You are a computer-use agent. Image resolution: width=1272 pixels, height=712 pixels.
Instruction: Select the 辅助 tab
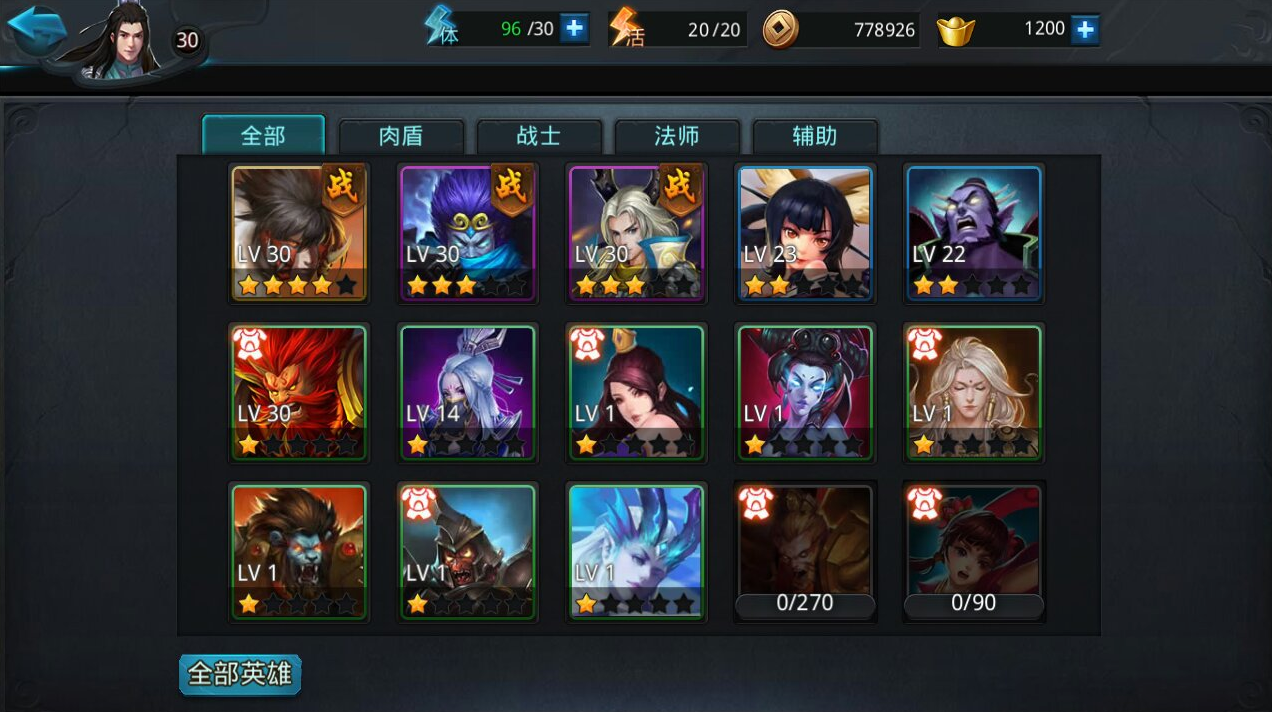tap(815, 136)
